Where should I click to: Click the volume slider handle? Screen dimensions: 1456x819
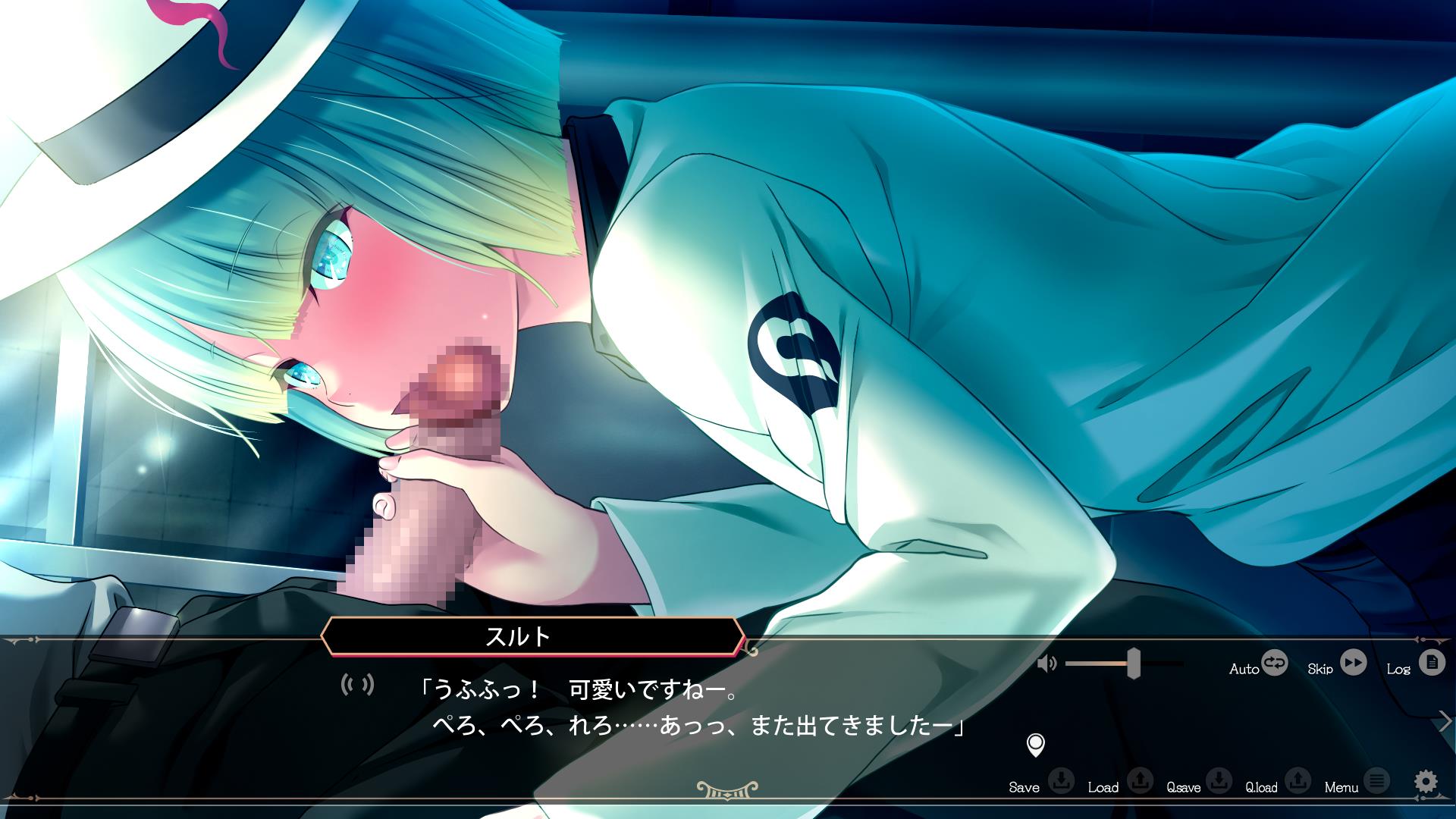[x=1134, y=664]
